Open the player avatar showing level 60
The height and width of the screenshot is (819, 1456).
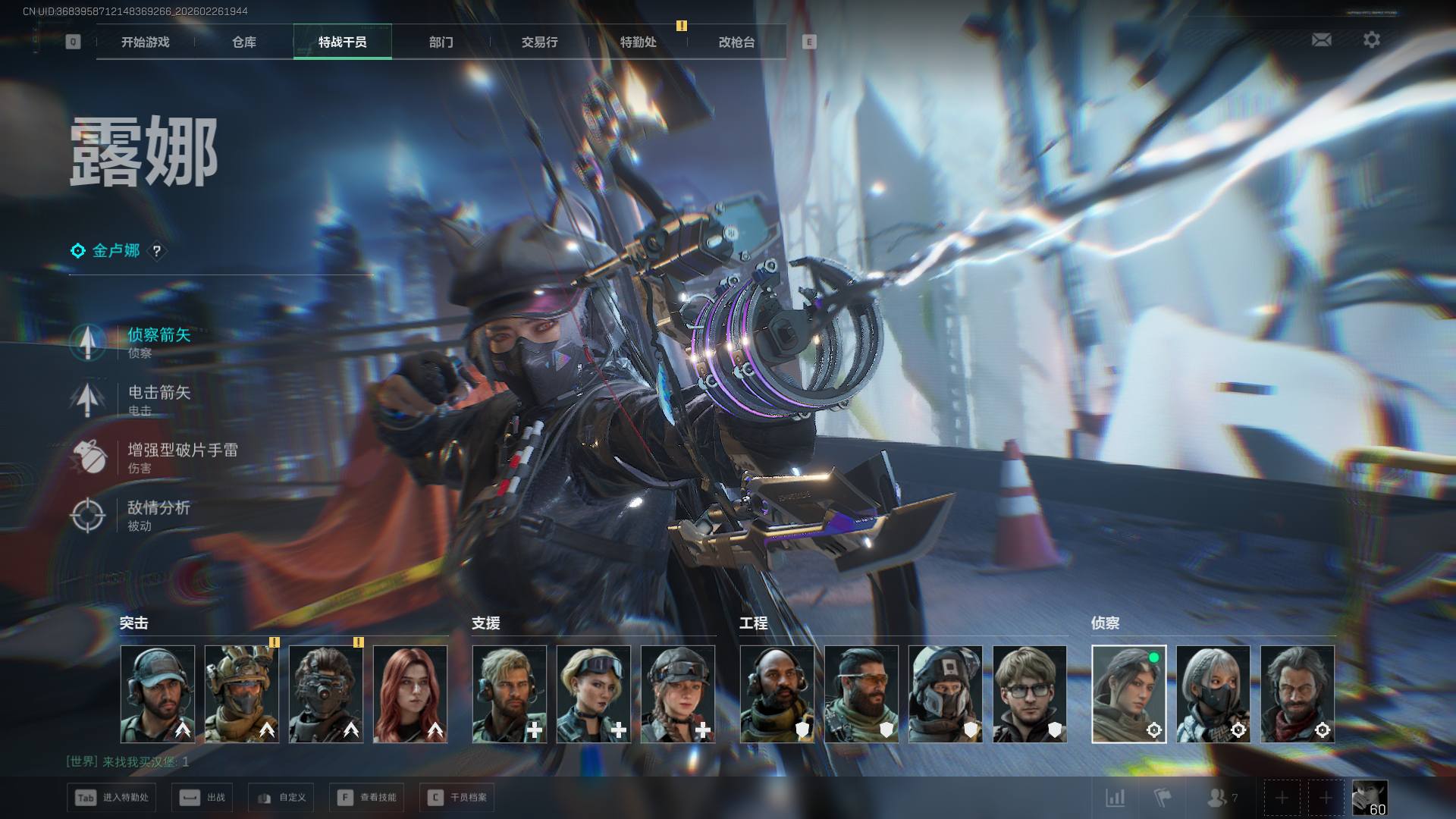(x=1370, y=798)
